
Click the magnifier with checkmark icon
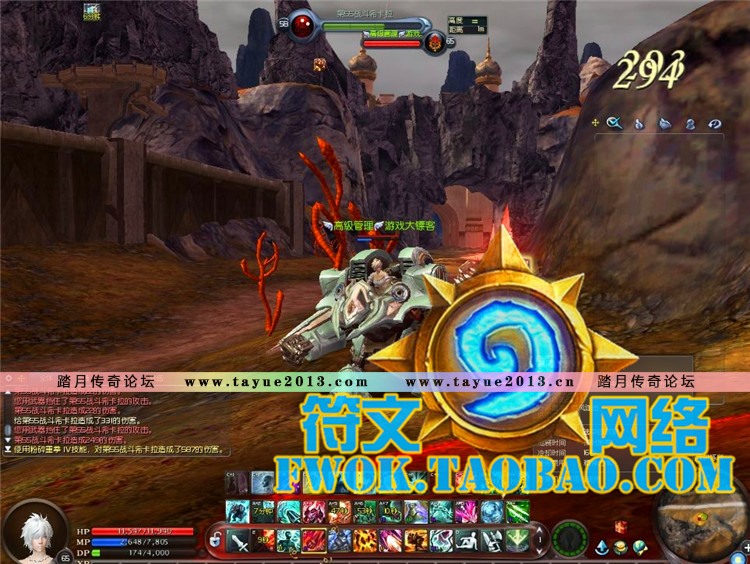[614, 123]
